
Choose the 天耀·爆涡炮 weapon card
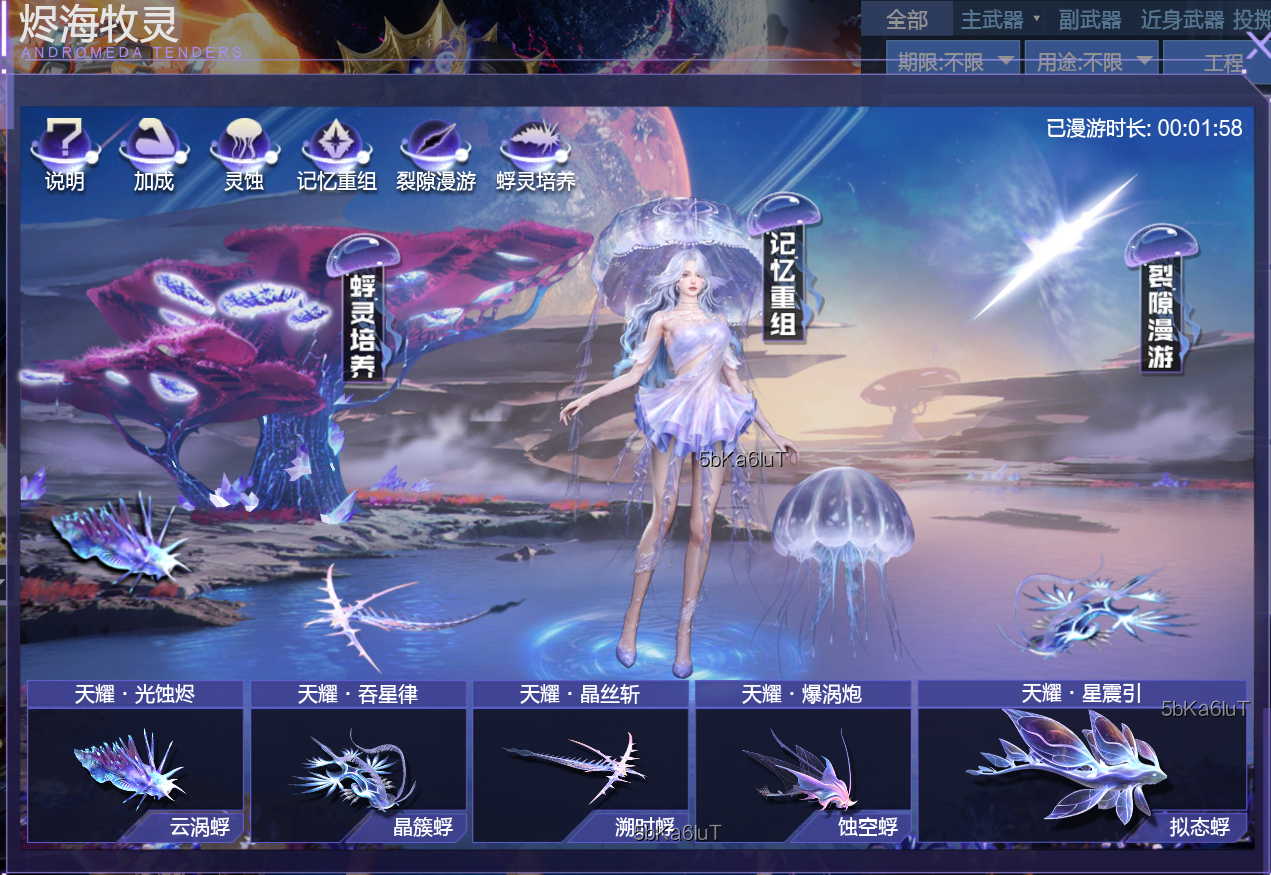[x=802, y=762]
